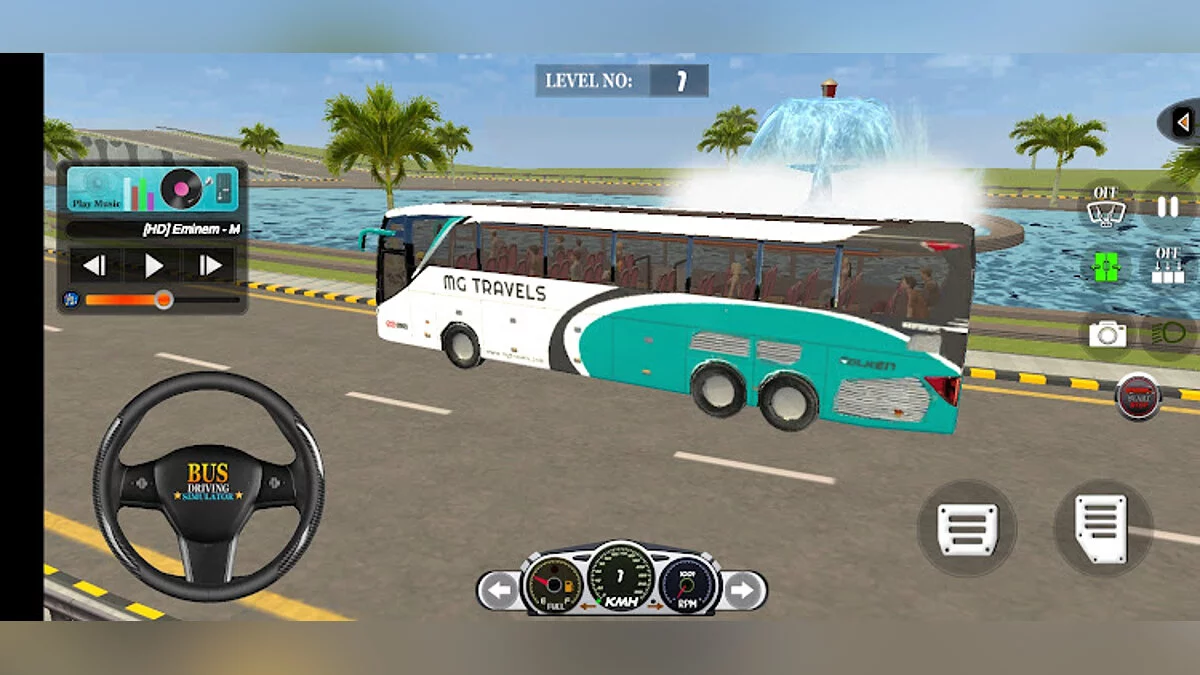This screenshot has height=675, width=1200.
Task: Step on the accelerator pedal
Action: [x=1103, y=526]
